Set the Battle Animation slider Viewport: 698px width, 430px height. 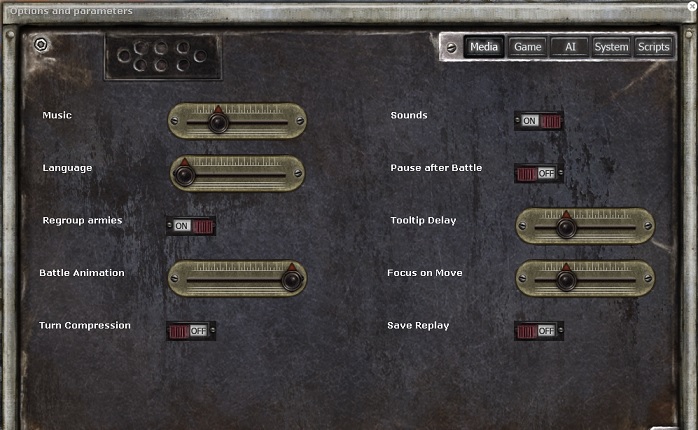click(x=291, y=280)
